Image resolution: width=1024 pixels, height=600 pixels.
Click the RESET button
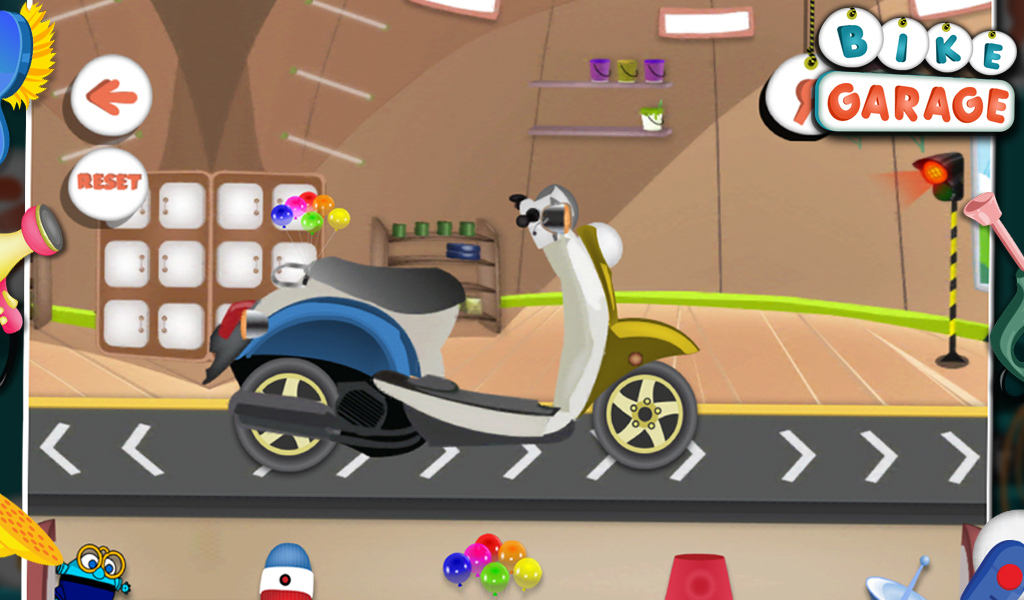(x=109, y=182)
